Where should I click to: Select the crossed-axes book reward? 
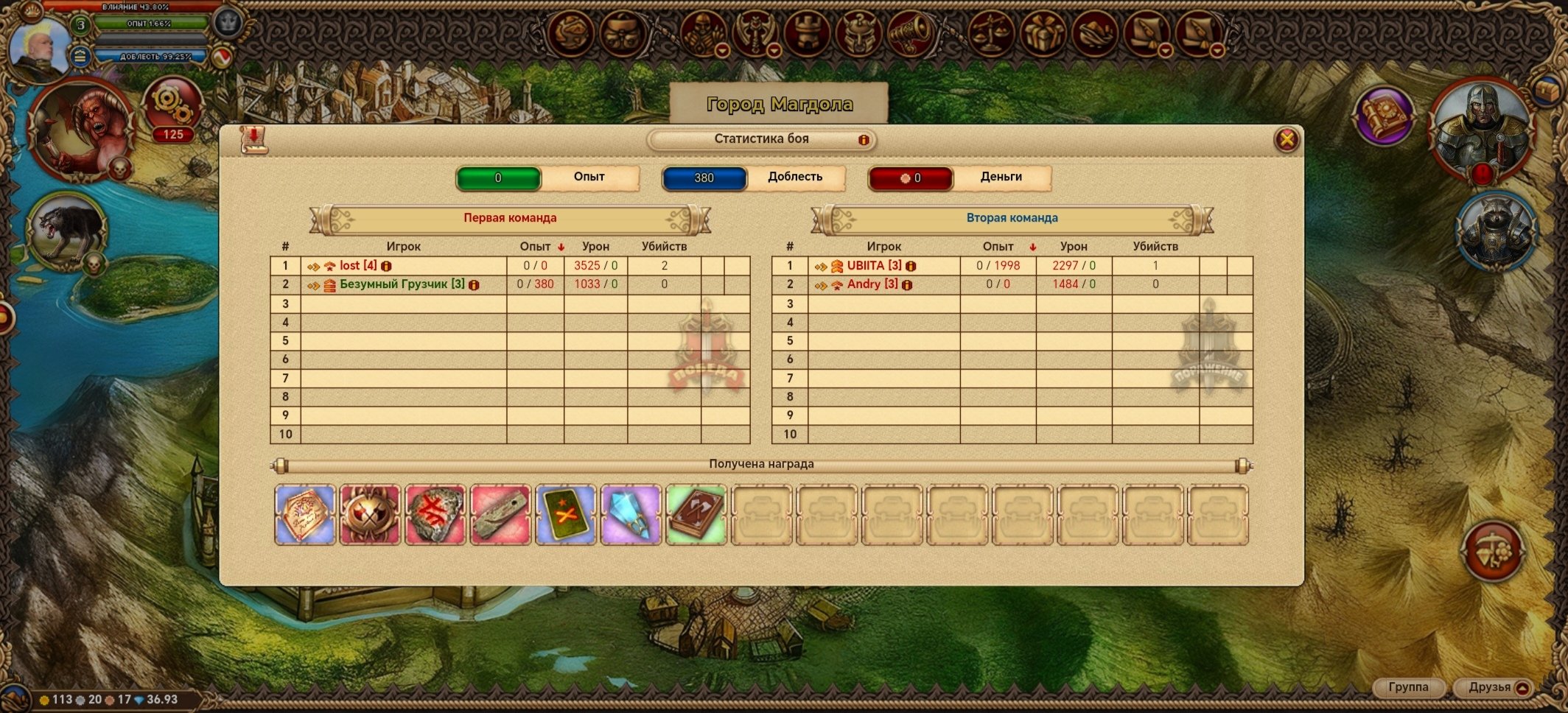(696, 515)
